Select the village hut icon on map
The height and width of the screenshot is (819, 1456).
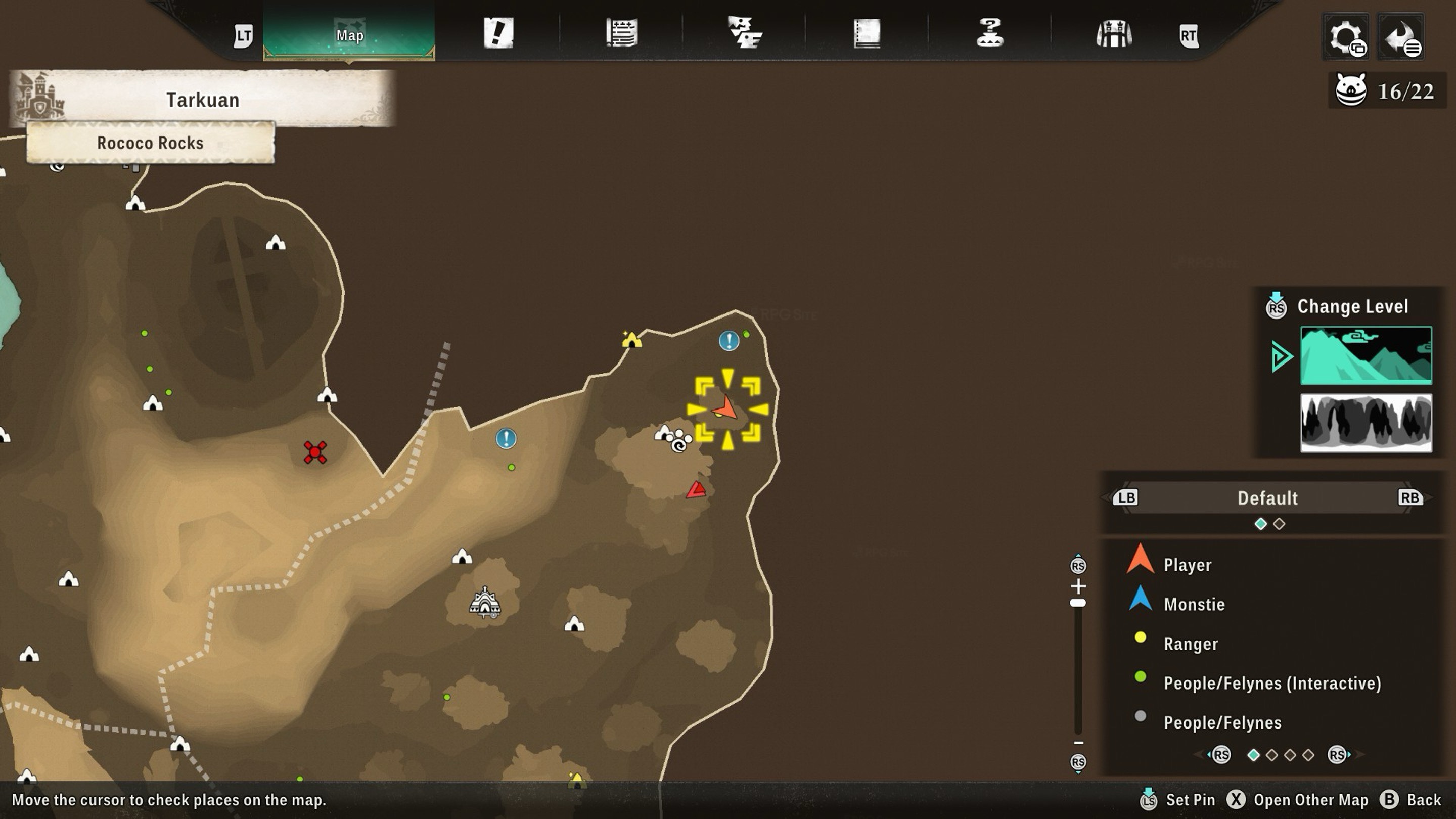click(484, 603)
